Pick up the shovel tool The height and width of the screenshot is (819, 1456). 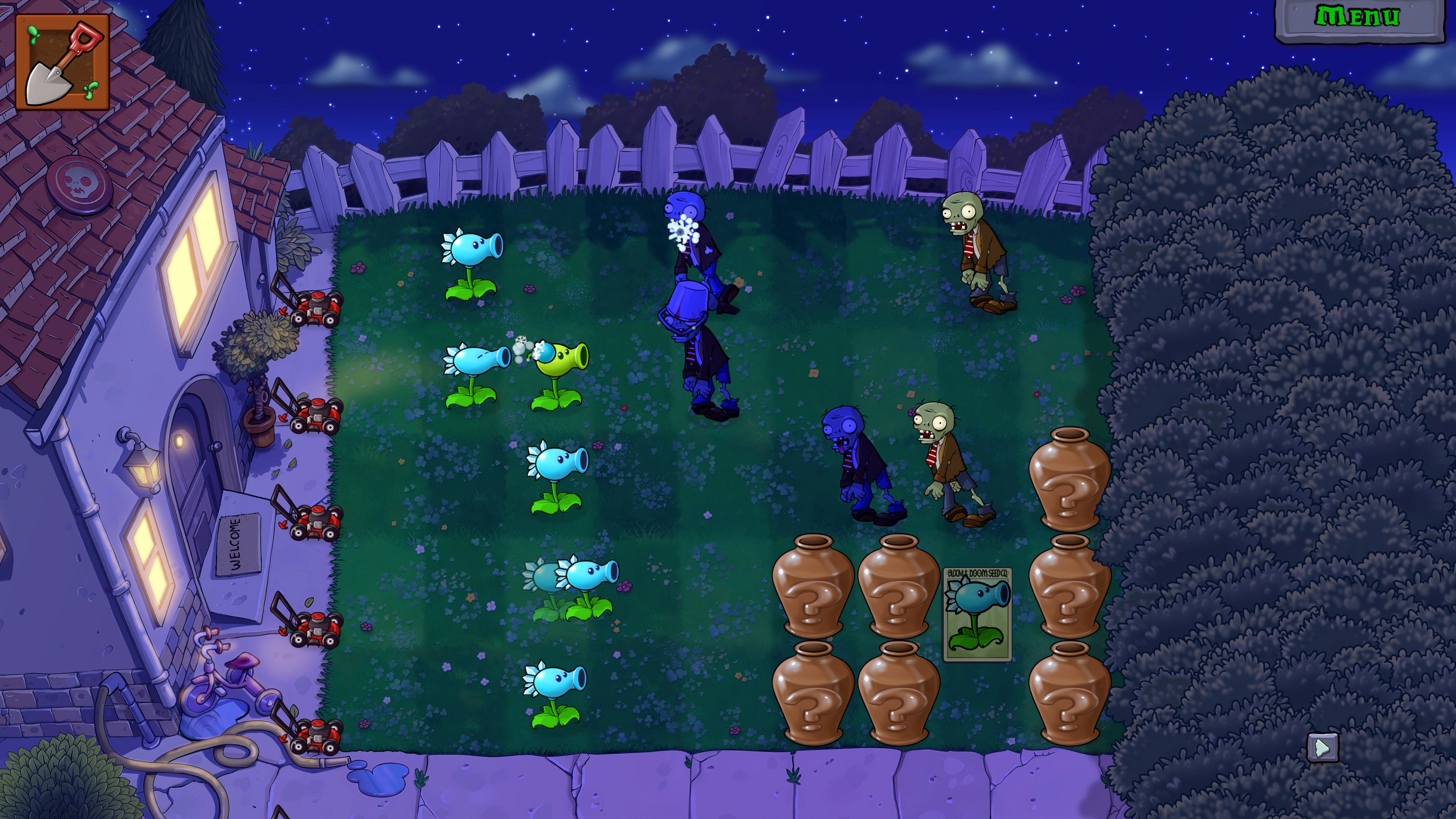coord(62,62)
